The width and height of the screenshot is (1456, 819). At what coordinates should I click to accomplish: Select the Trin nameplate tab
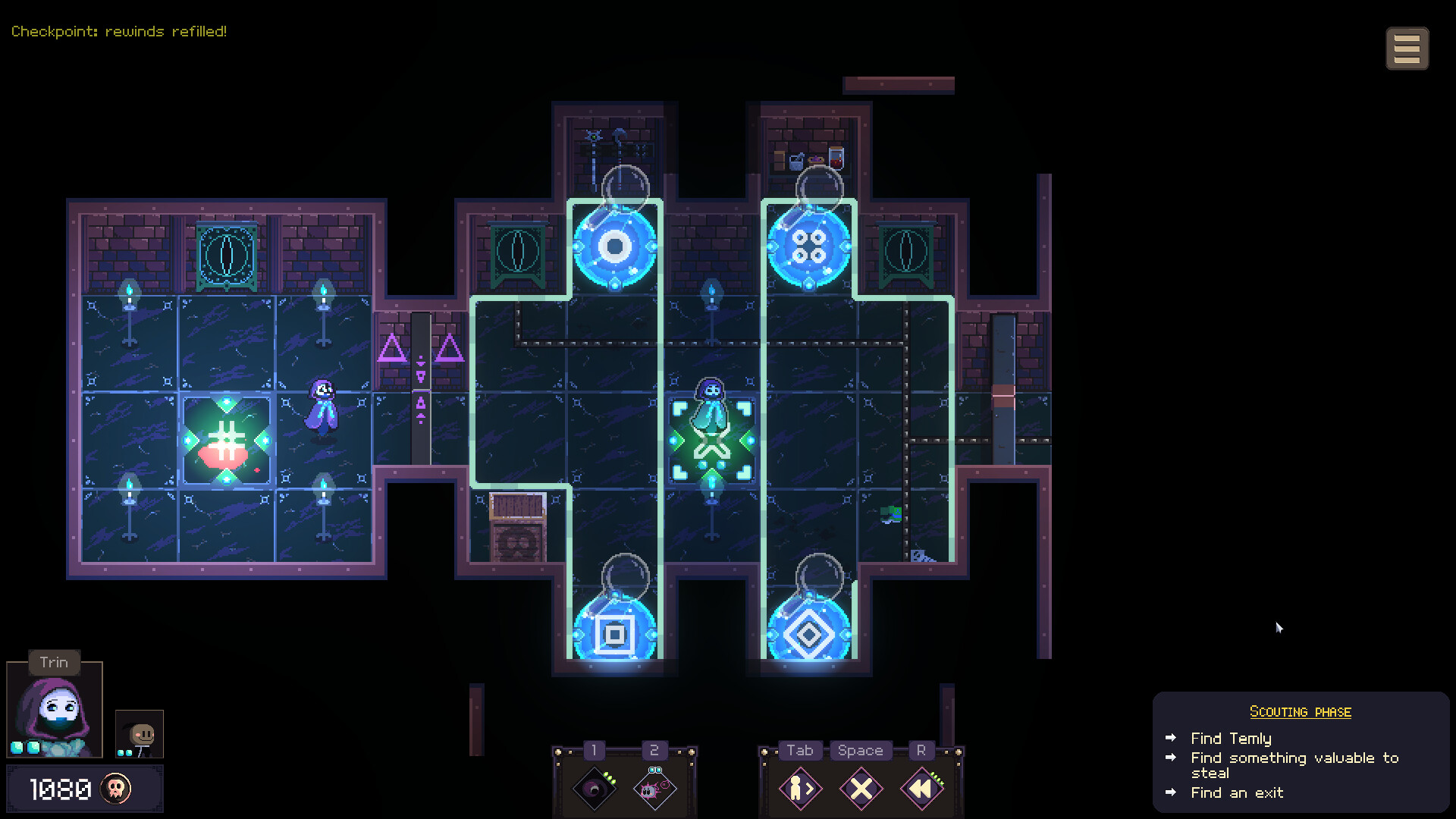pos(54,662)
